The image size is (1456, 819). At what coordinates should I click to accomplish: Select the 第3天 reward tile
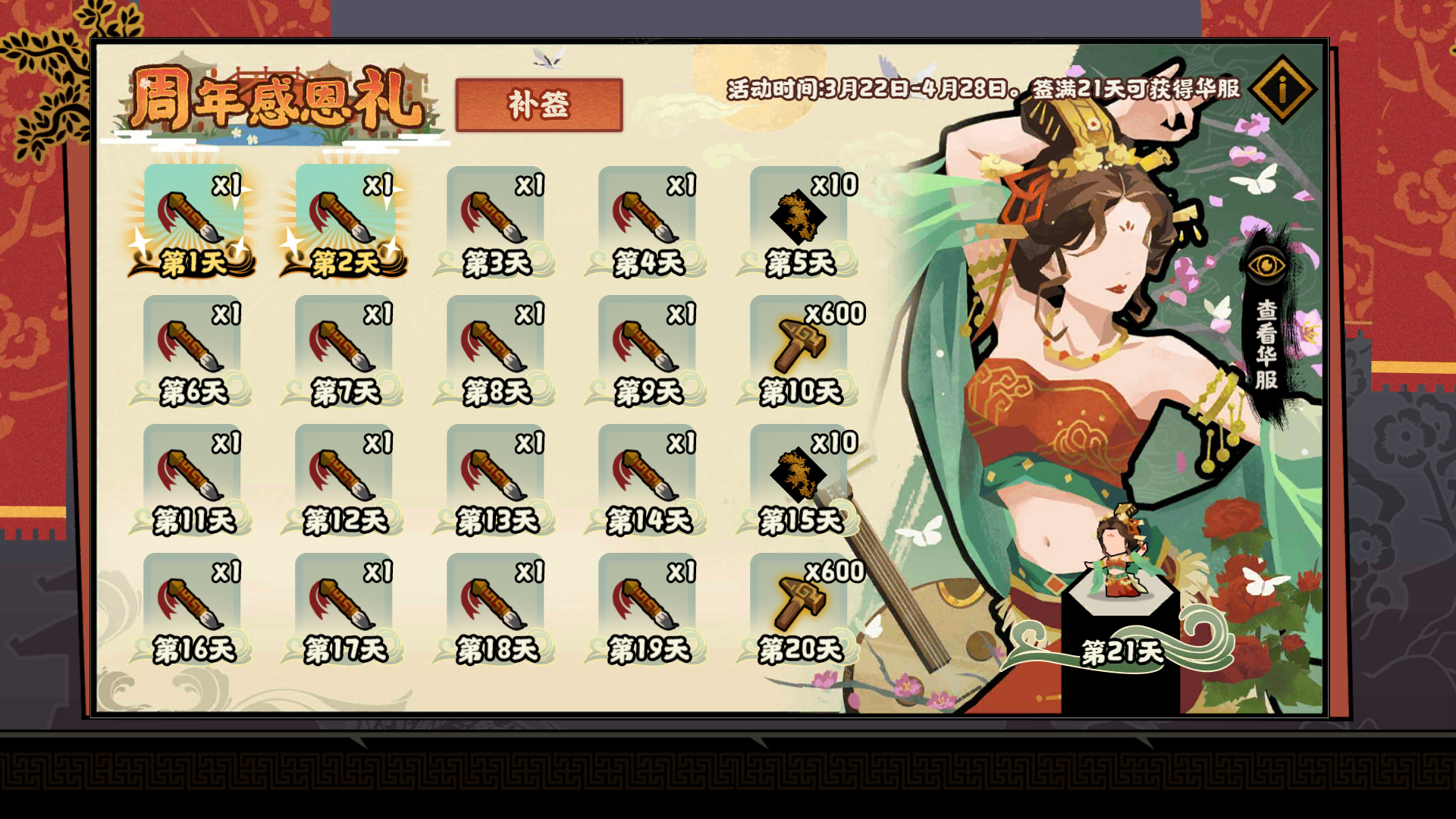pyautogui.click(x=496, y=220)
